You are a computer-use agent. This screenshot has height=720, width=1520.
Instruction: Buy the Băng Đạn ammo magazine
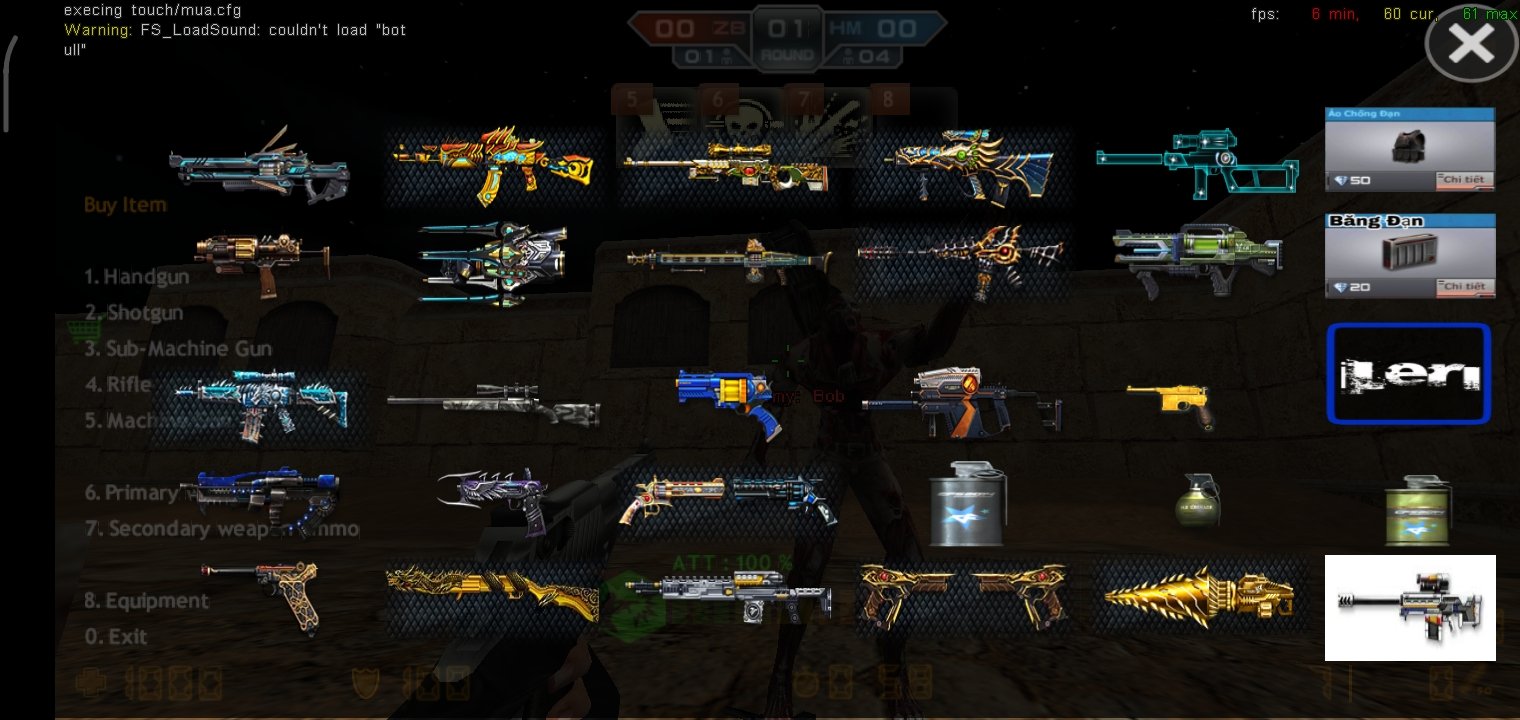pos(1409,253)
